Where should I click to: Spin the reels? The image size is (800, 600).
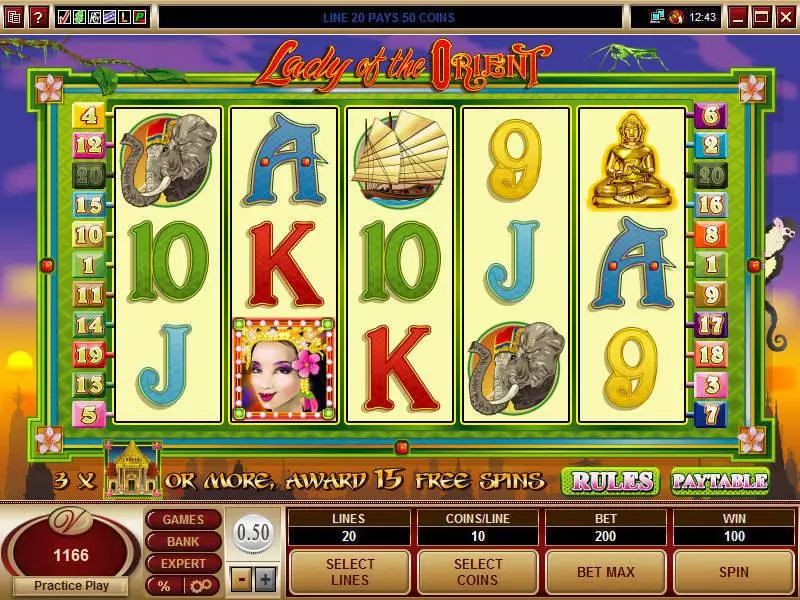[735, 572]
